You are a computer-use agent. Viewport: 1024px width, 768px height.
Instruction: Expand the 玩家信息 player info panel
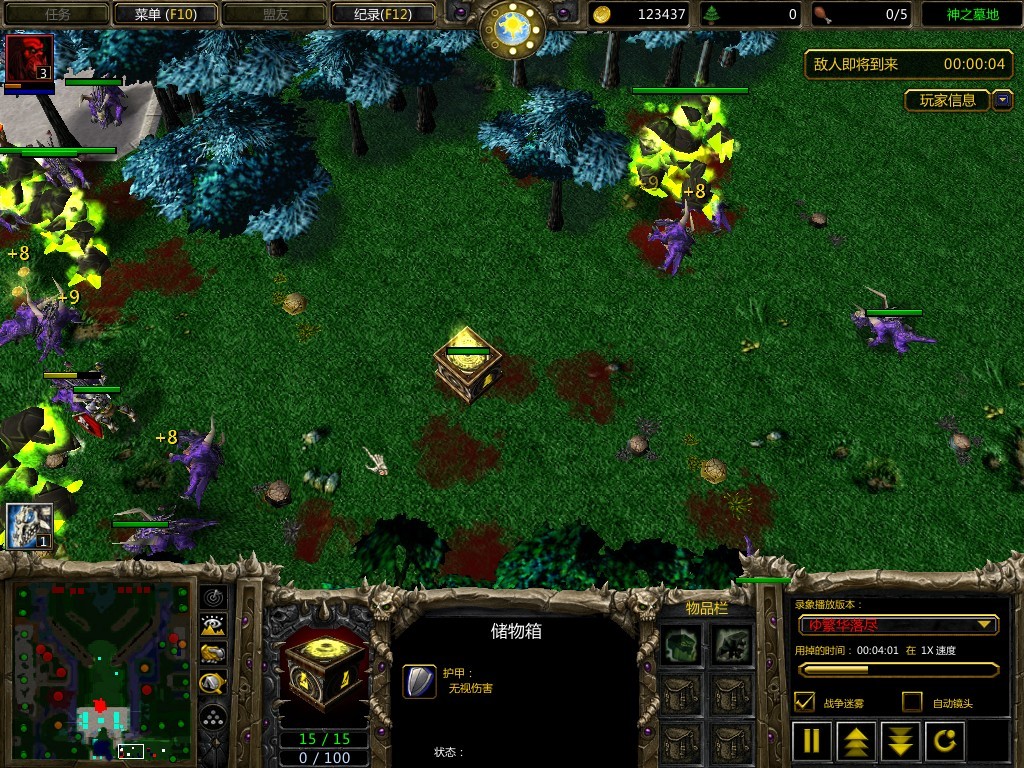pyautogui.click(x=1002, y=100)
